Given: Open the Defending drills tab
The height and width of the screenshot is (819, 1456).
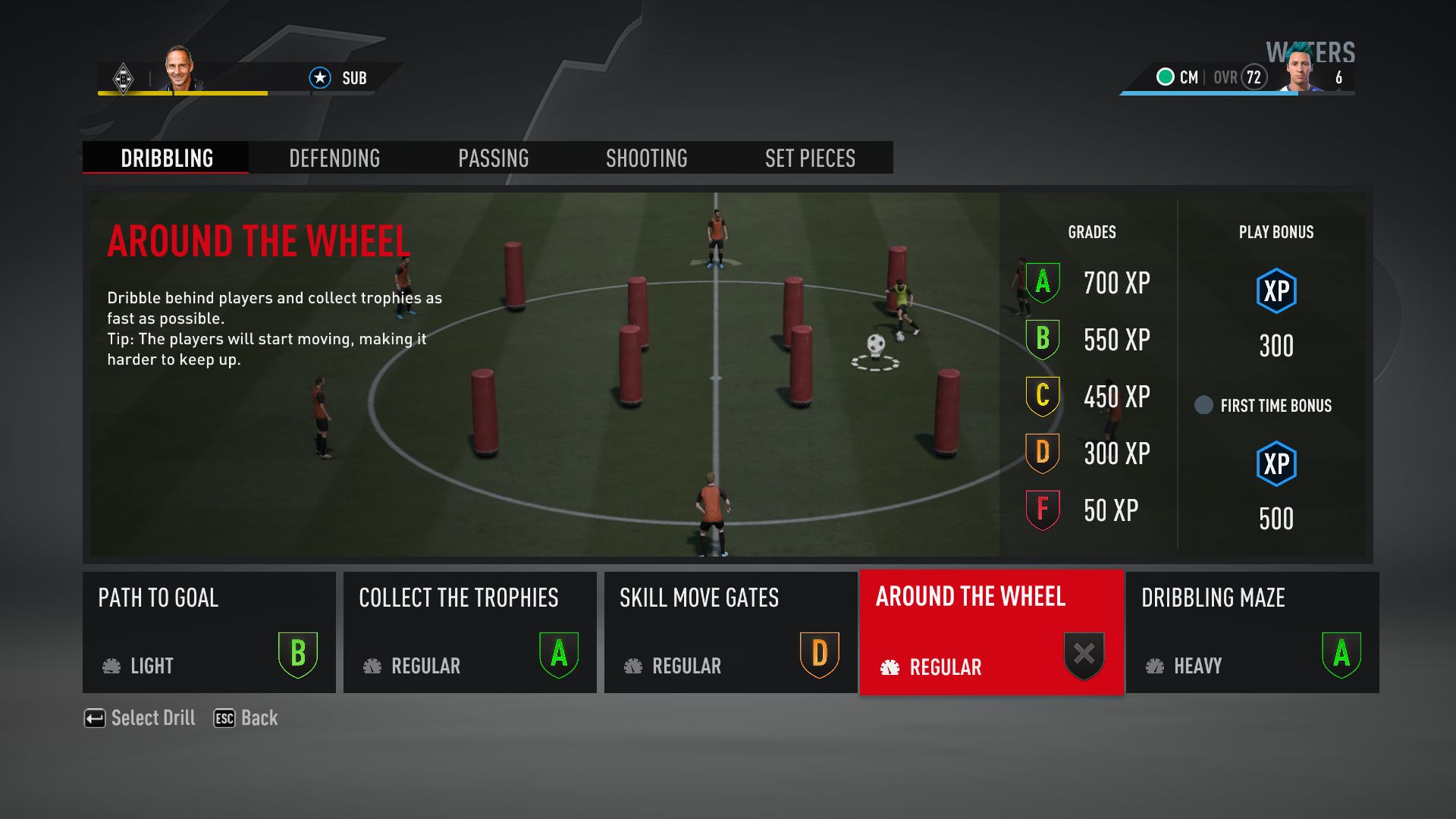Looking at the screenshot, I should click(x=334, y=158).
